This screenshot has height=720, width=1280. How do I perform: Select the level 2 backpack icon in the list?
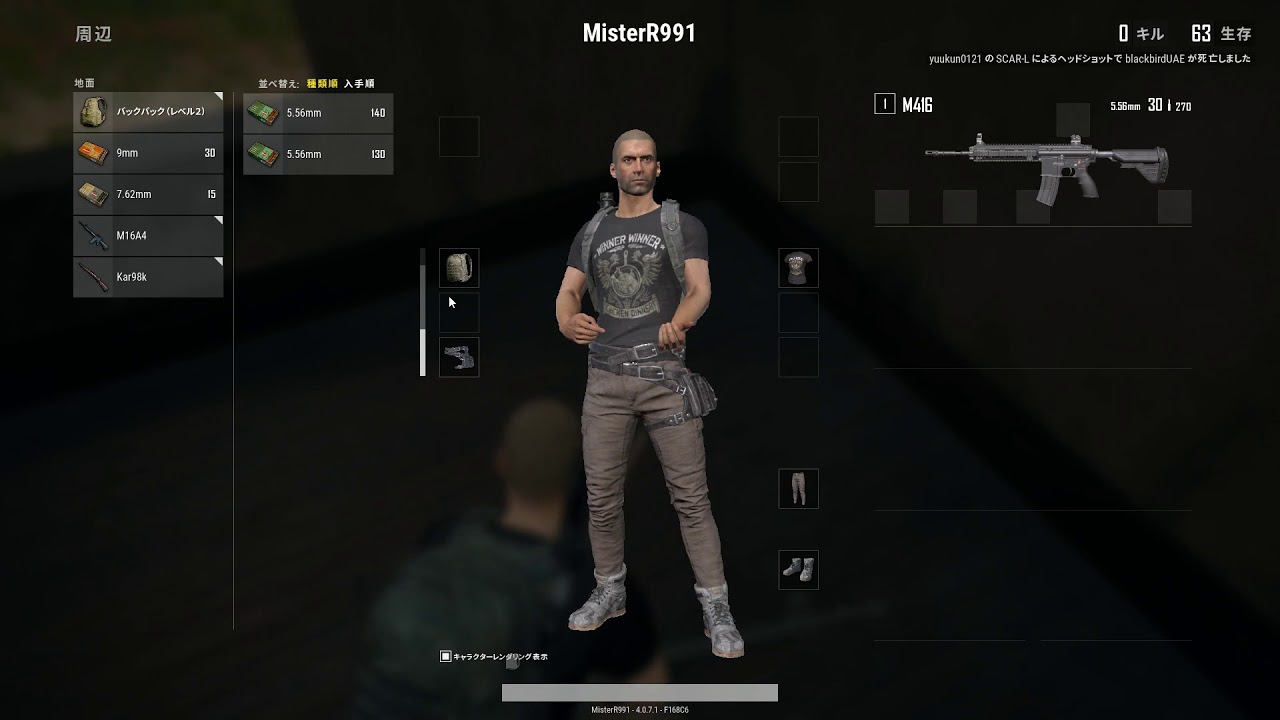coord(92,112)
